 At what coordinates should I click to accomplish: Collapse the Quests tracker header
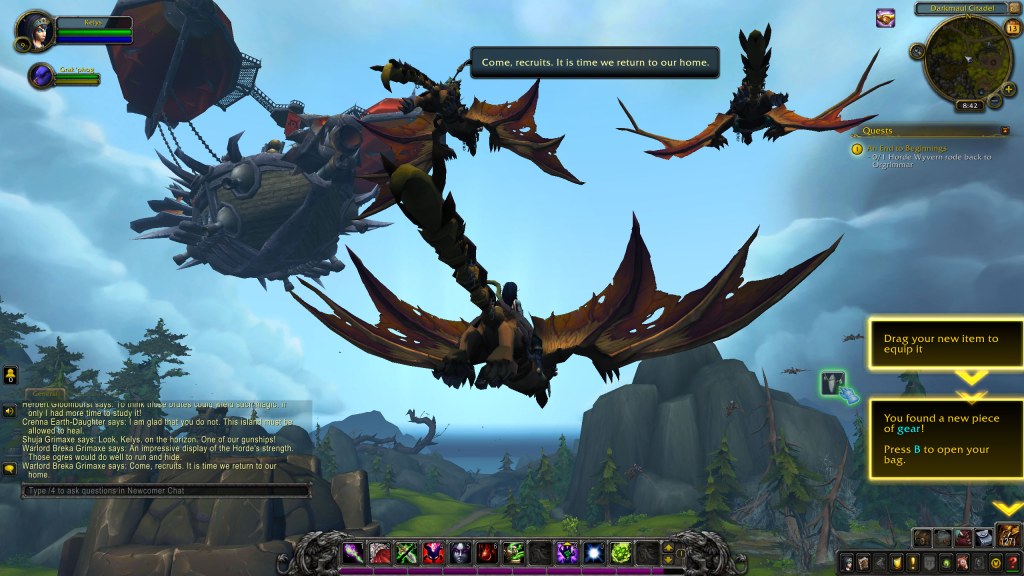tap(1004, 130)
